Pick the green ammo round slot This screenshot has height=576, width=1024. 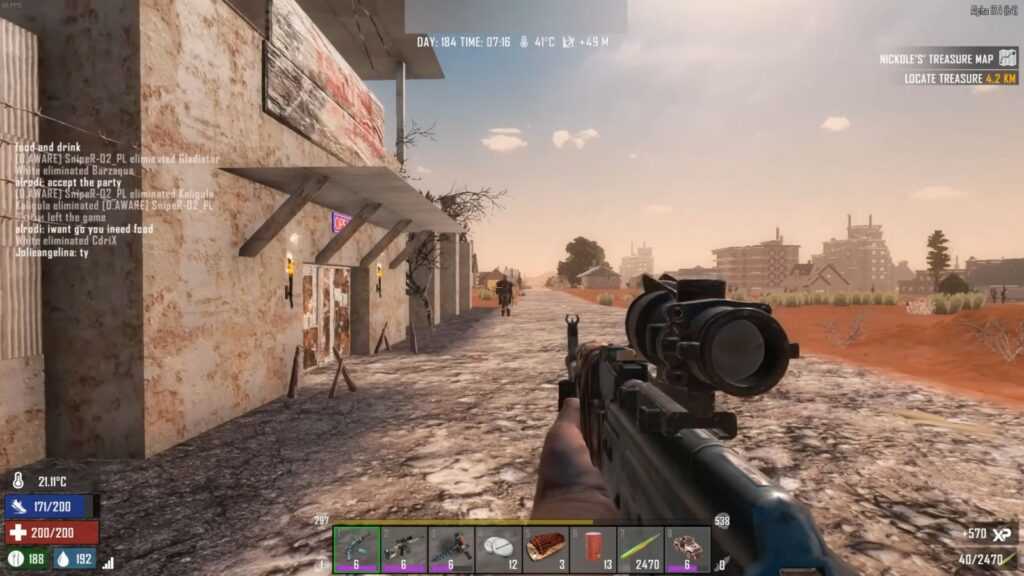(x=640, y=549)
